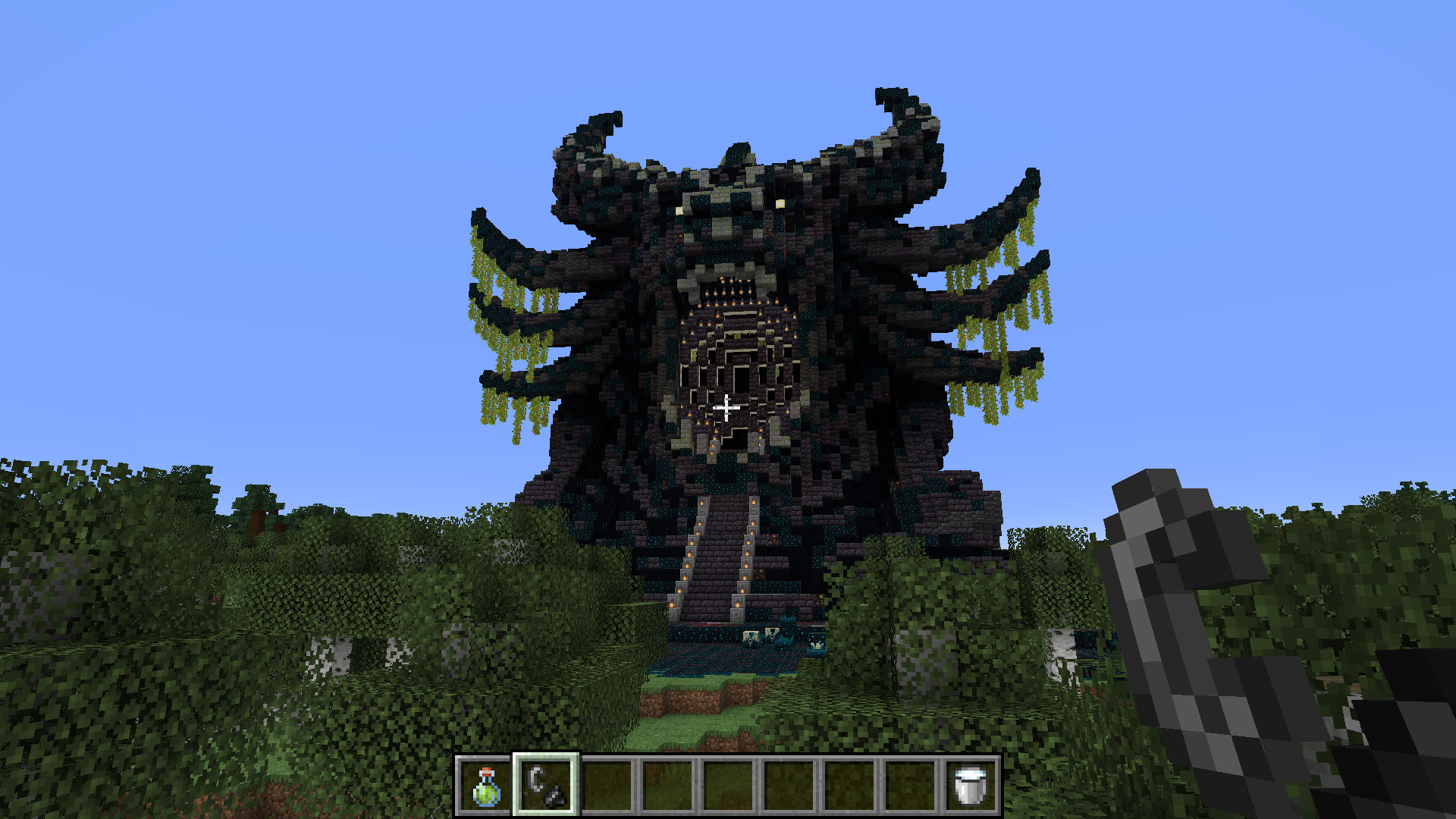This screenshot has width=1456, height=819.
Task: Select the green potion hotbar slot
Action: click(485, 786)
